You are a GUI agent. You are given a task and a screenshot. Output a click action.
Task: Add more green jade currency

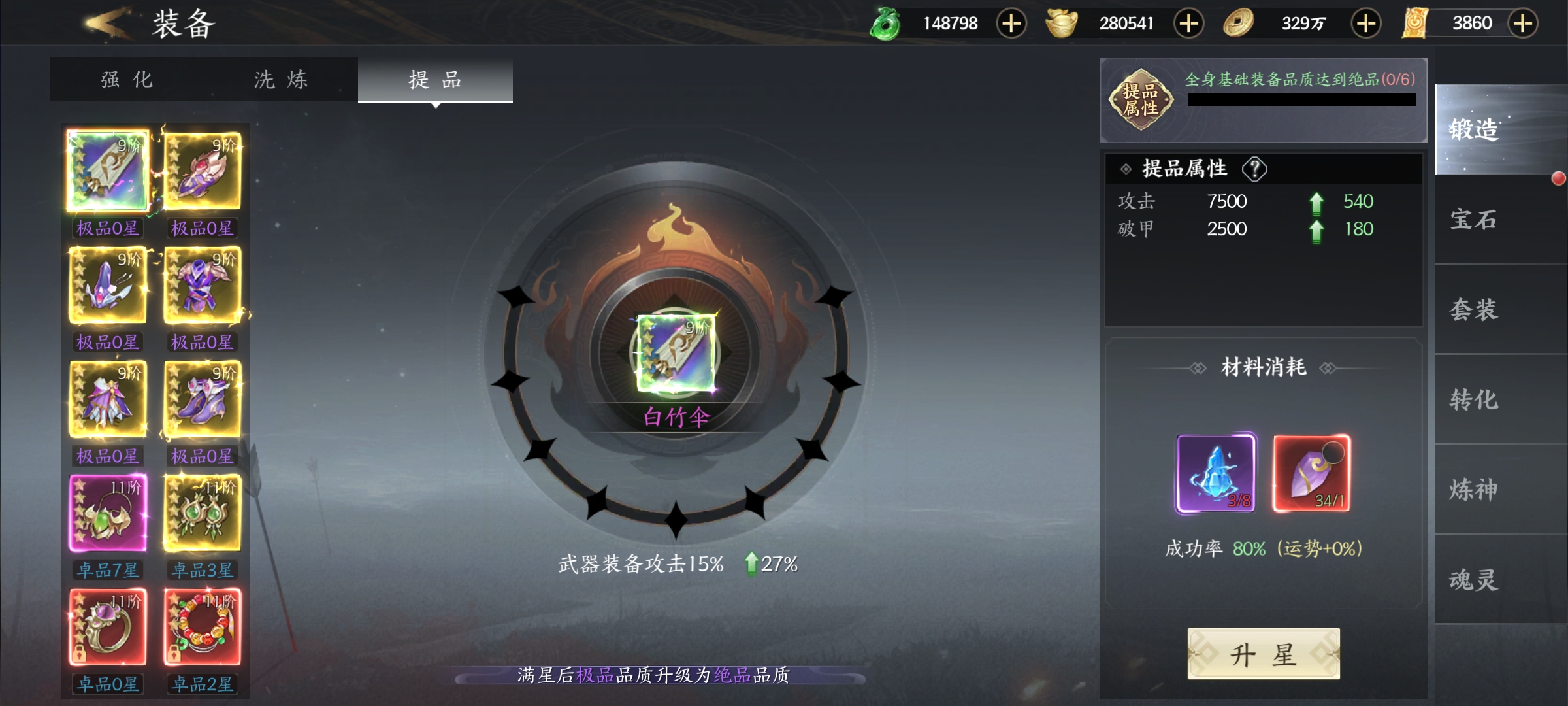click(1011, 24)
